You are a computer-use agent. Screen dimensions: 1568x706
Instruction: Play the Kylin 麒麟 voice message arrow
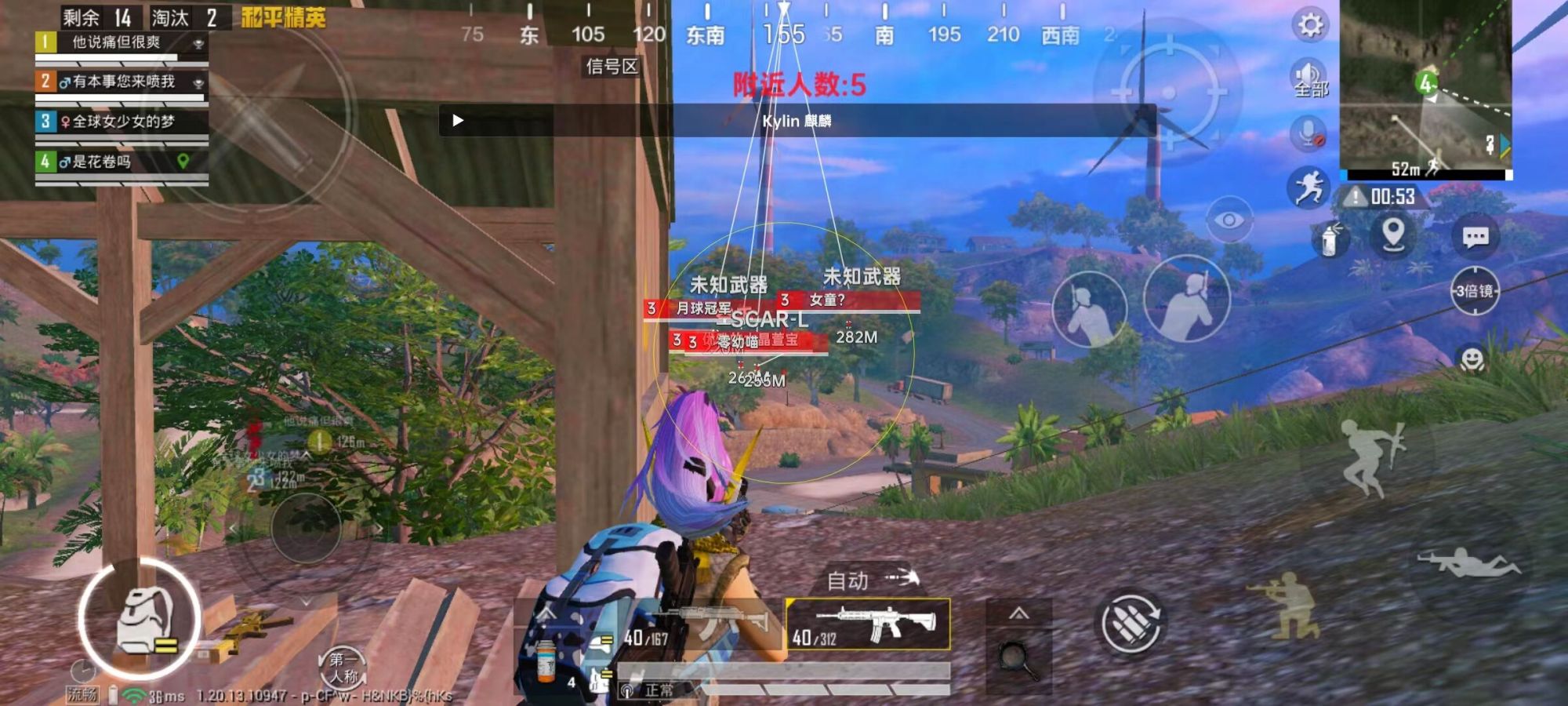(x=458, y=121)
